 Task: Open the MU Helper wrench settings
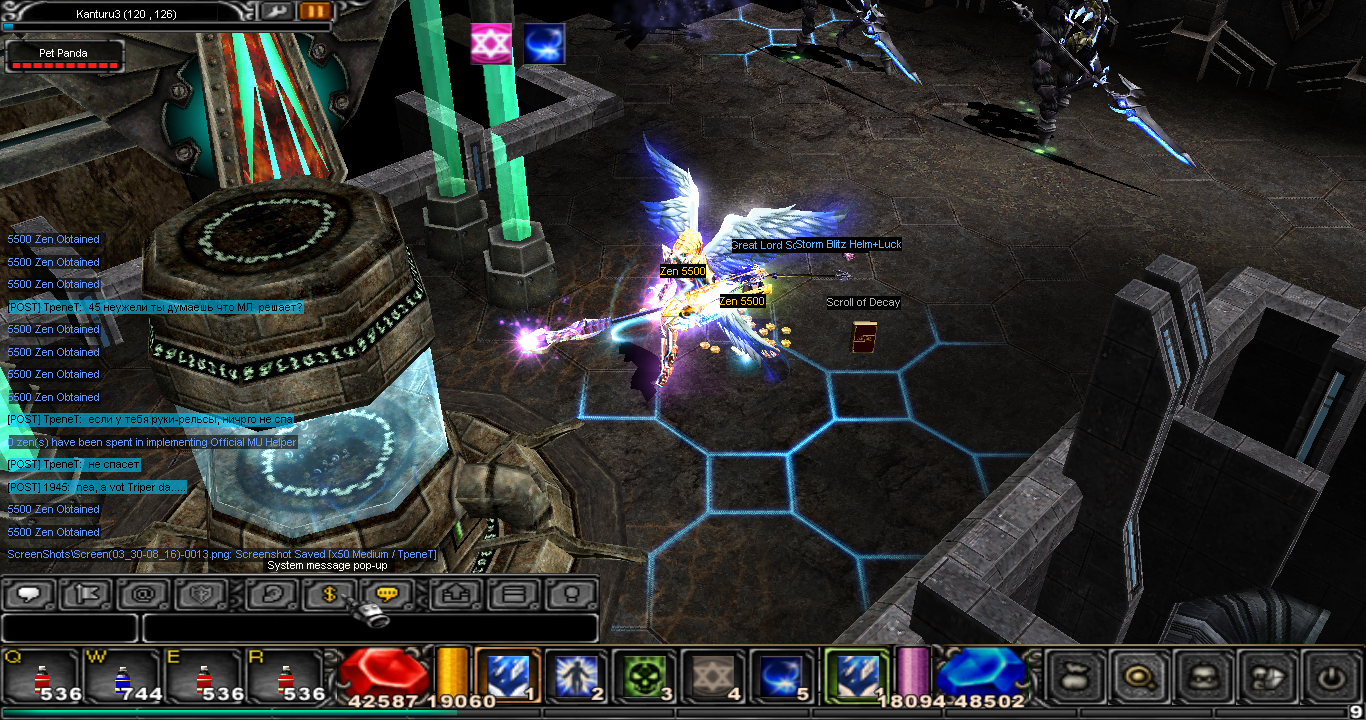(278, 12)
